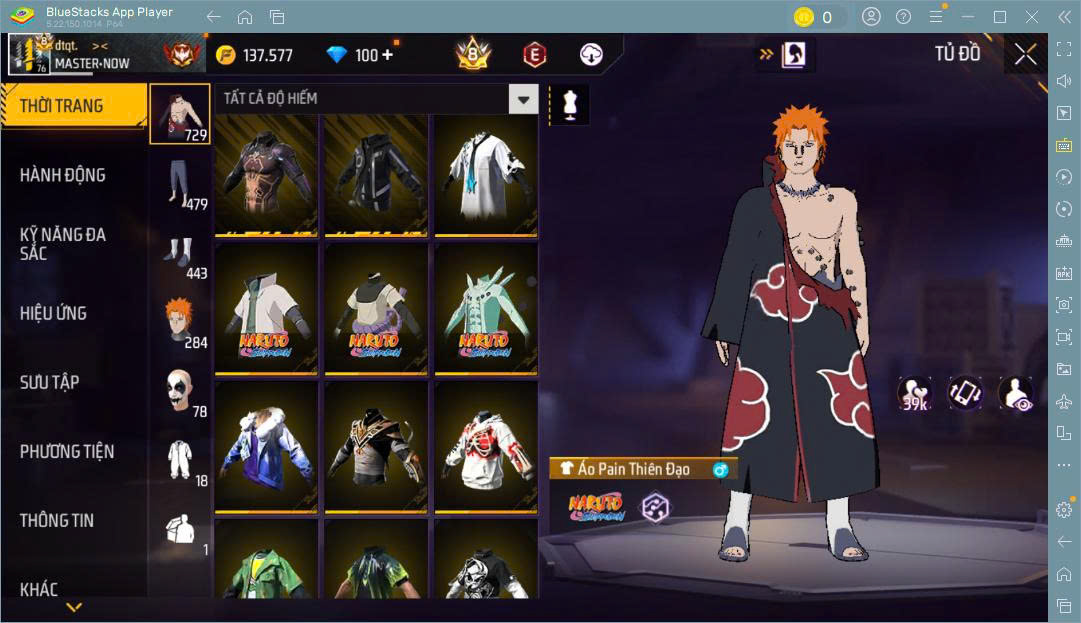Show the Phương Tiện category
Screen dimensions: 1081x623
[67, 452]
